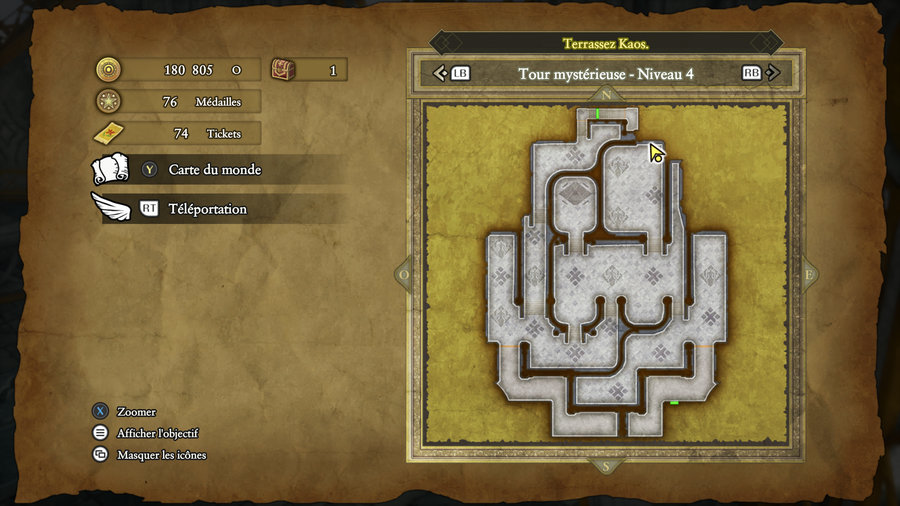Click the south compass marker on map frame
This screenshot has height=506, width=900.
[x=604, y=465]
